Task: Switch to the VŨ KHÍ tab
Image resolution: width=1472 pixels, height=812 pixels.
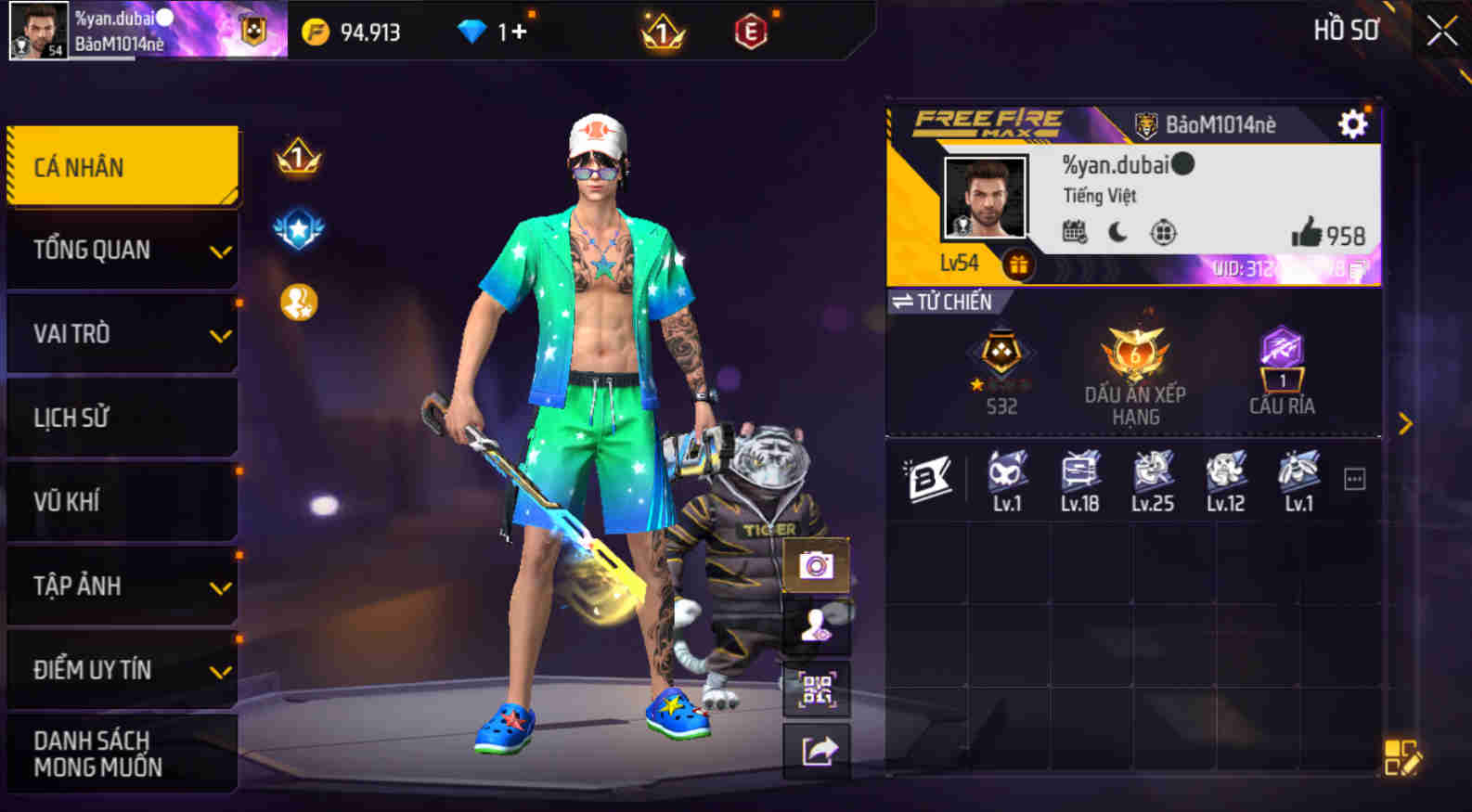Action: tap(122, 501)
